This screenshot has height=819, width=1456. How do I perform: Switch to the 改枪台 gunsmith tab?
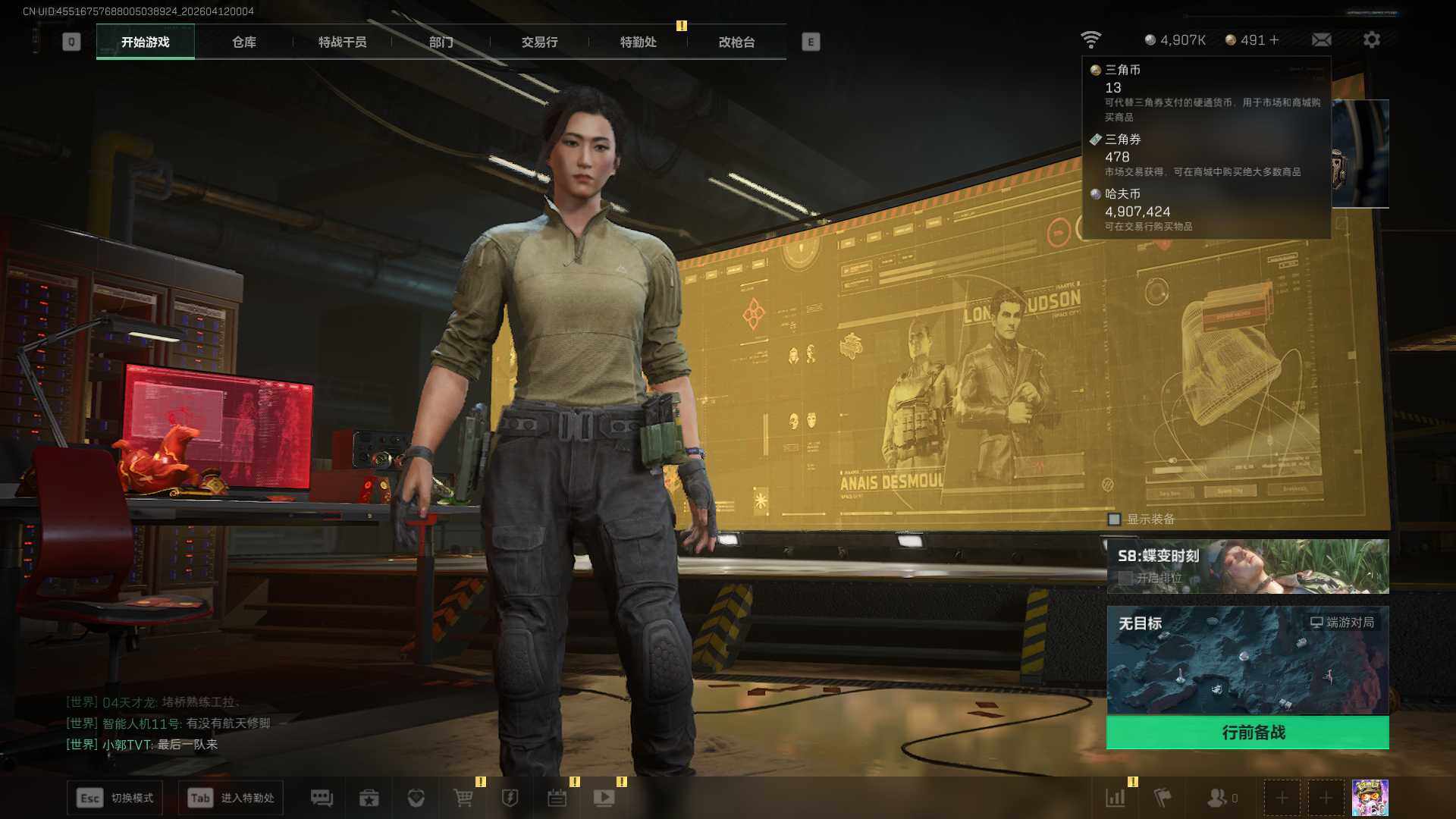click(x=736, y=42)
